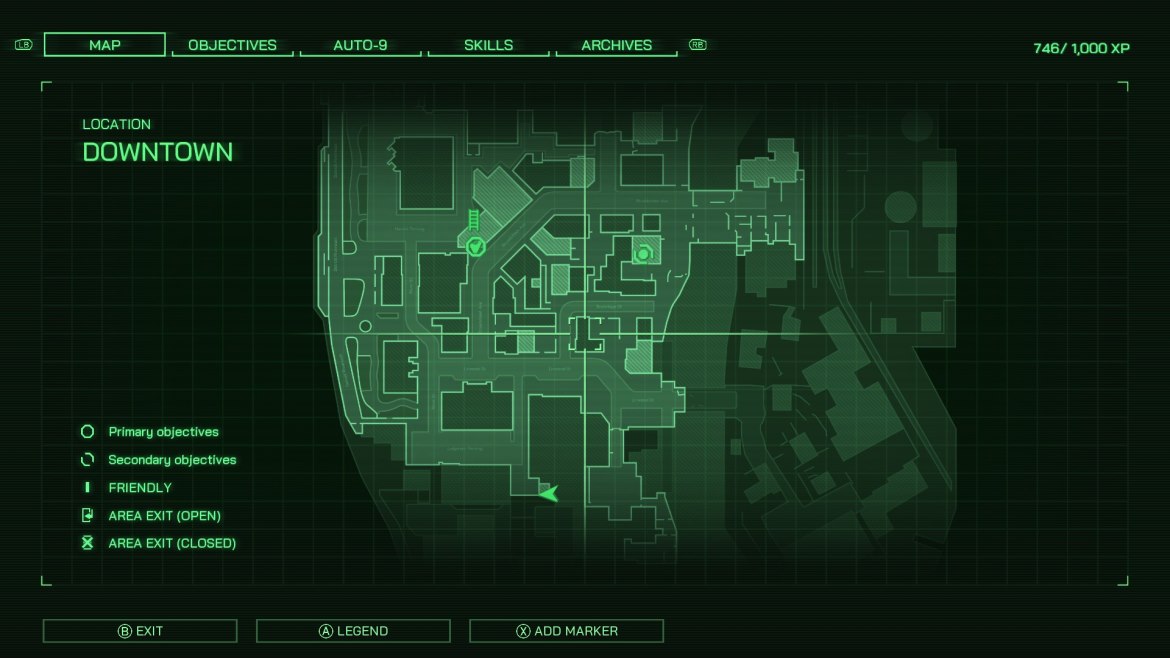Select the checkmark objective marker on map
This screenshot has width=1170, height=658.
pos(476,245)
